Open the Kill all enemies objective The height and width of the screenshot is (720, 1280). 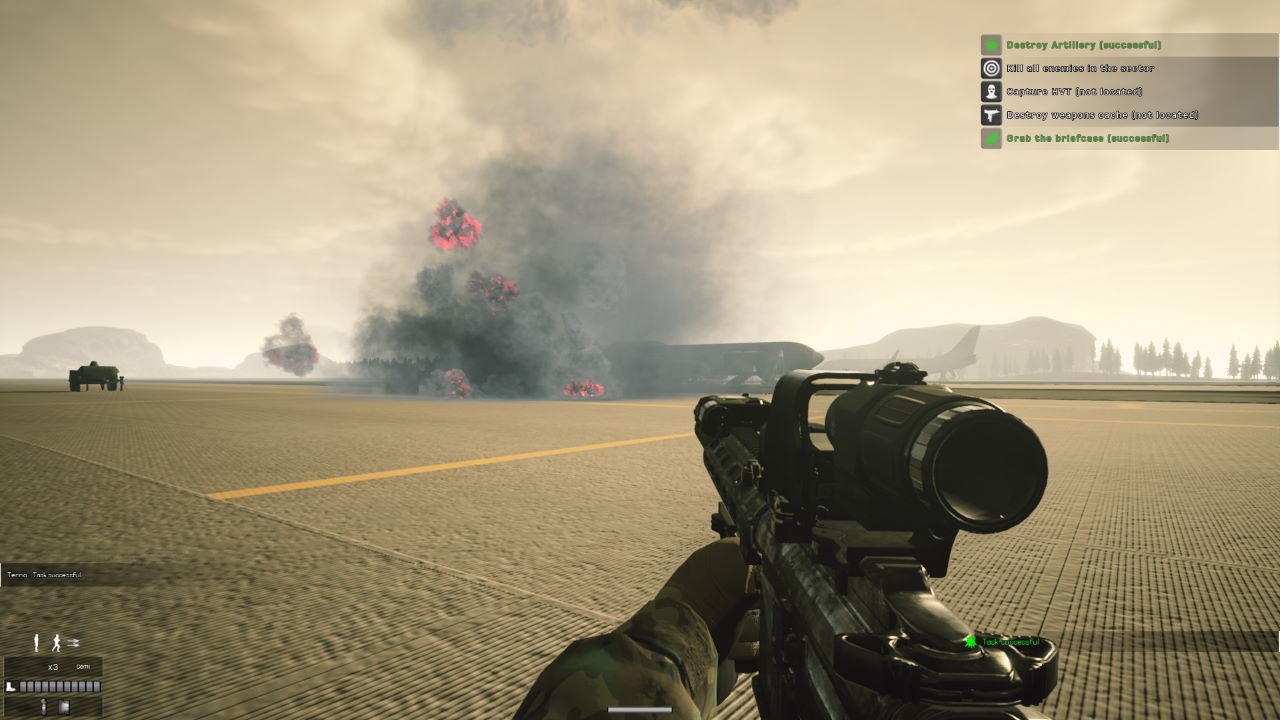[1080, 68]
